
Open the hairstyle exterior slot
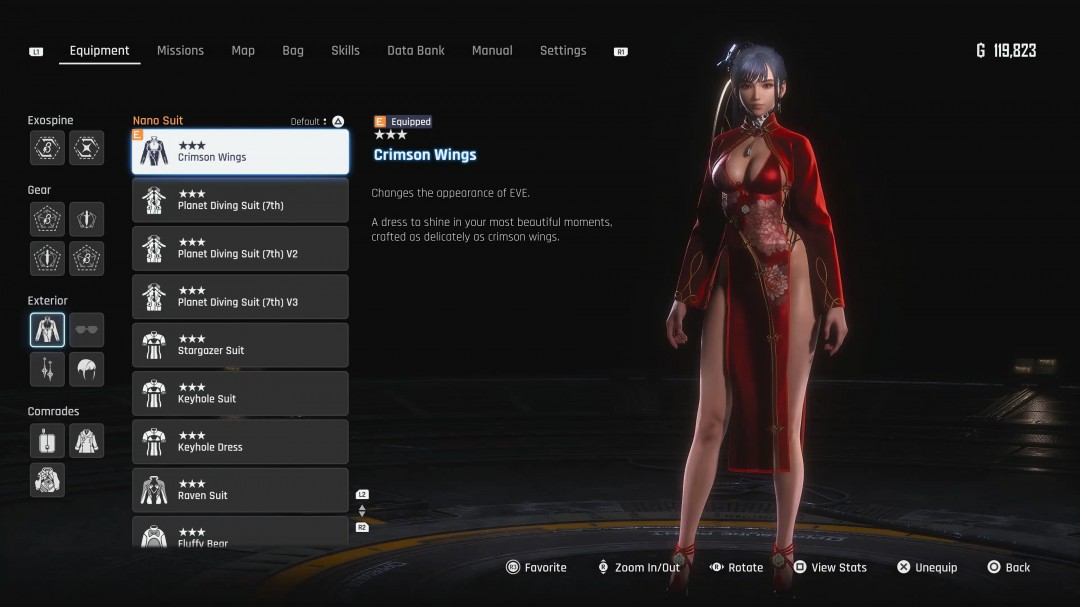pos(87,369)
